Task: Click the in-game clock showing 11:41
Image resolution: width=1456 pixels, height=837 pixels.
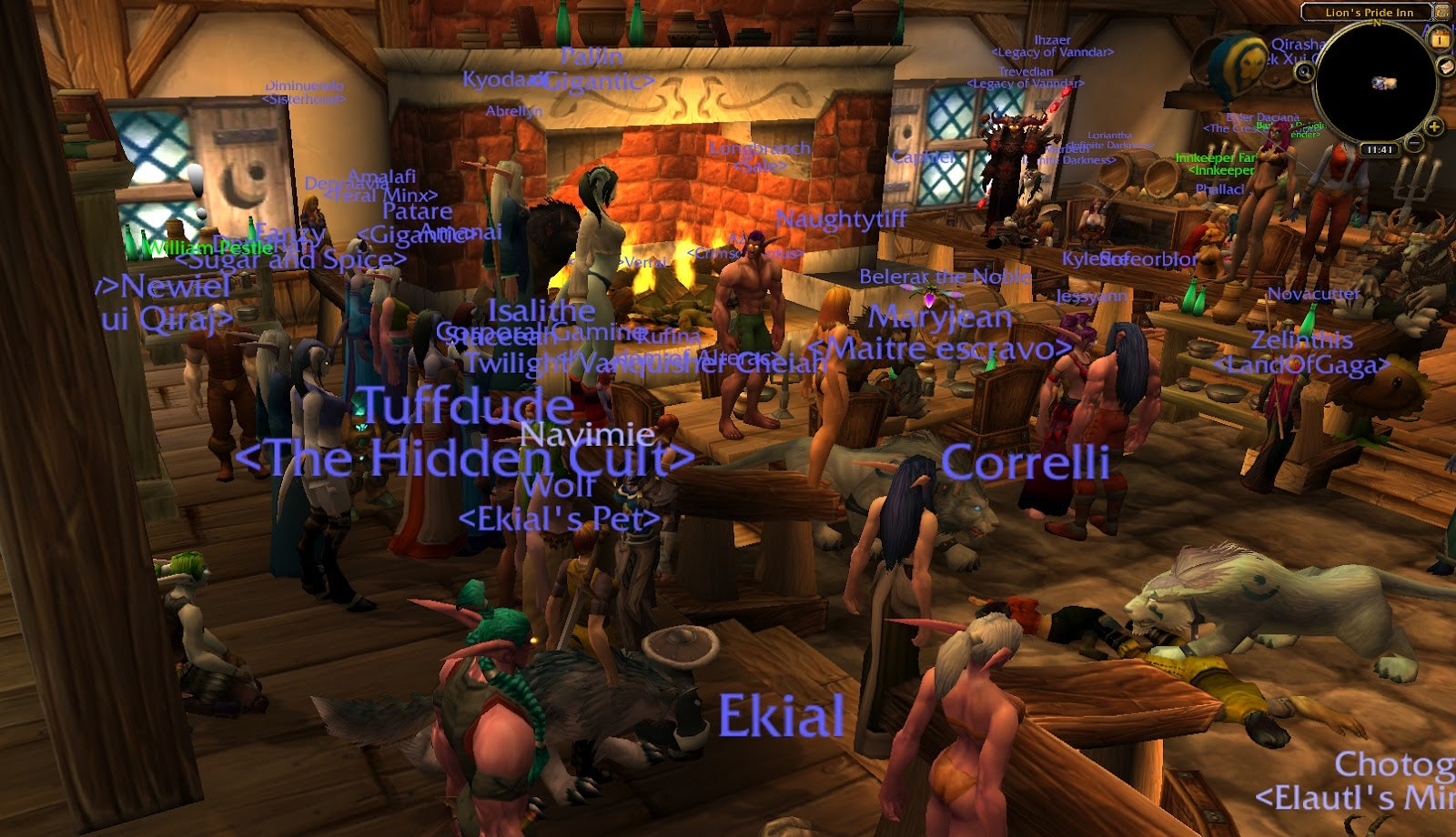Action: pos(1379,148)
